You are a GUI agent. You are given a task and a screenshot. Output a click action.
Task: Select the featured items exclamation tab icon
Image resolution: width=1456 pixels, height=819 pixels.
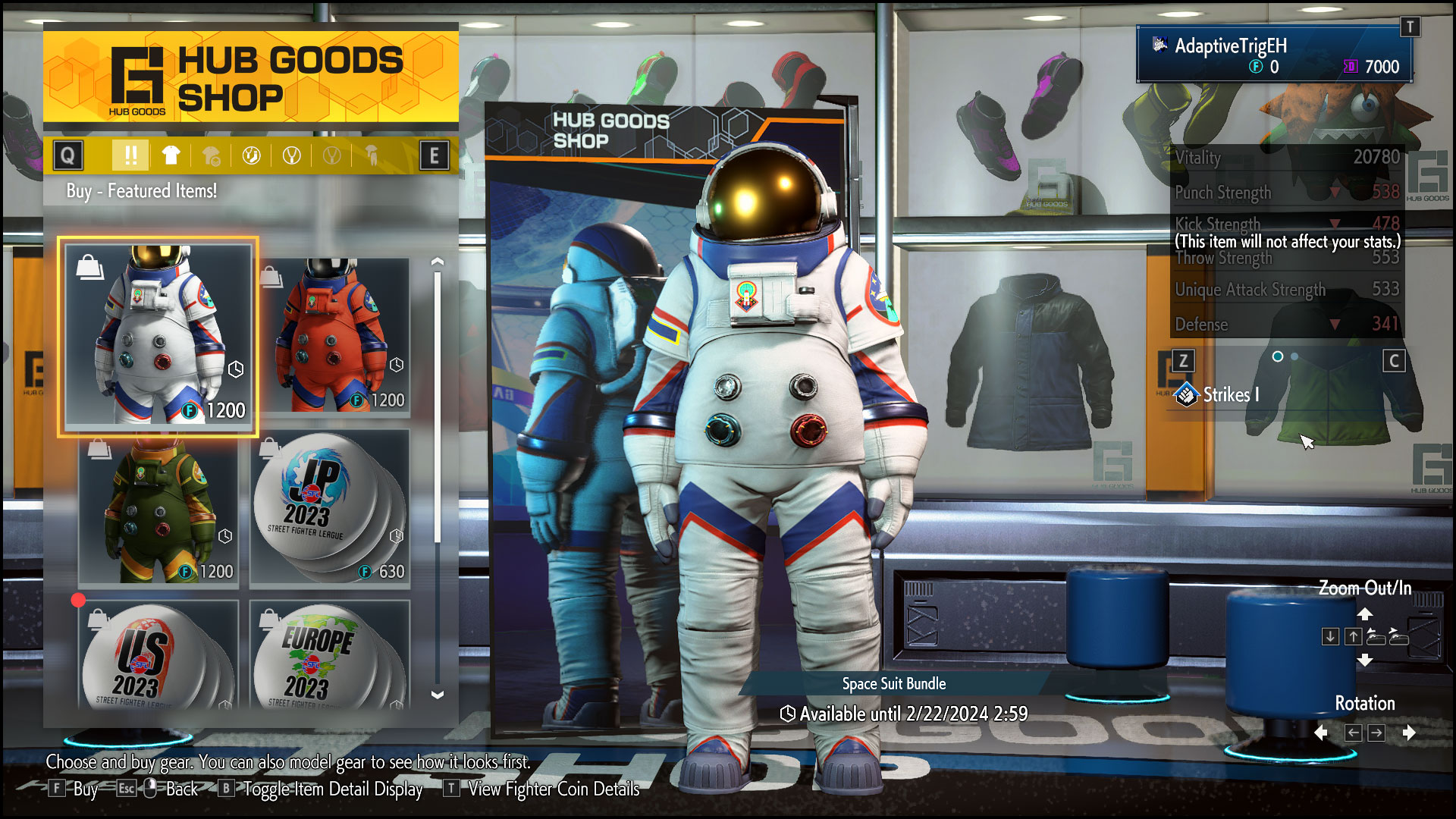(x=130, y=155)
